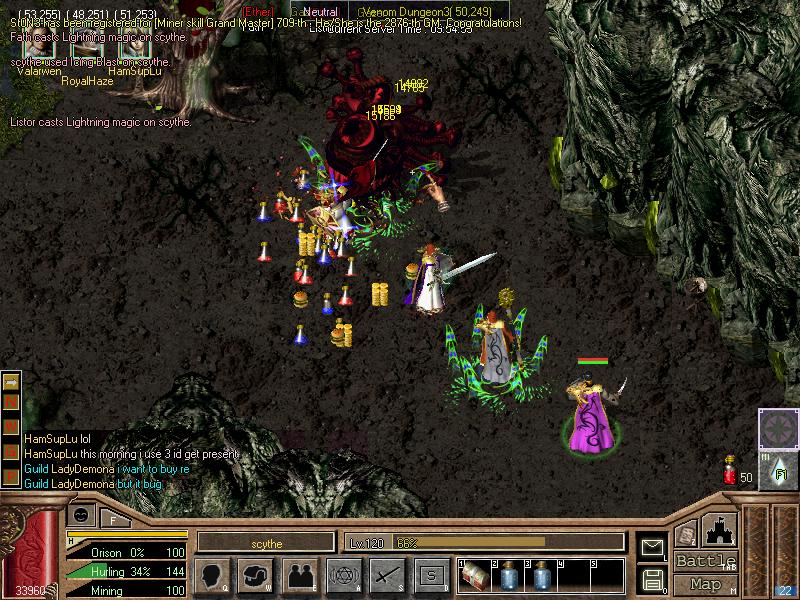
Task: Open the castle silhouette button
Action: (x=722, y=529)
